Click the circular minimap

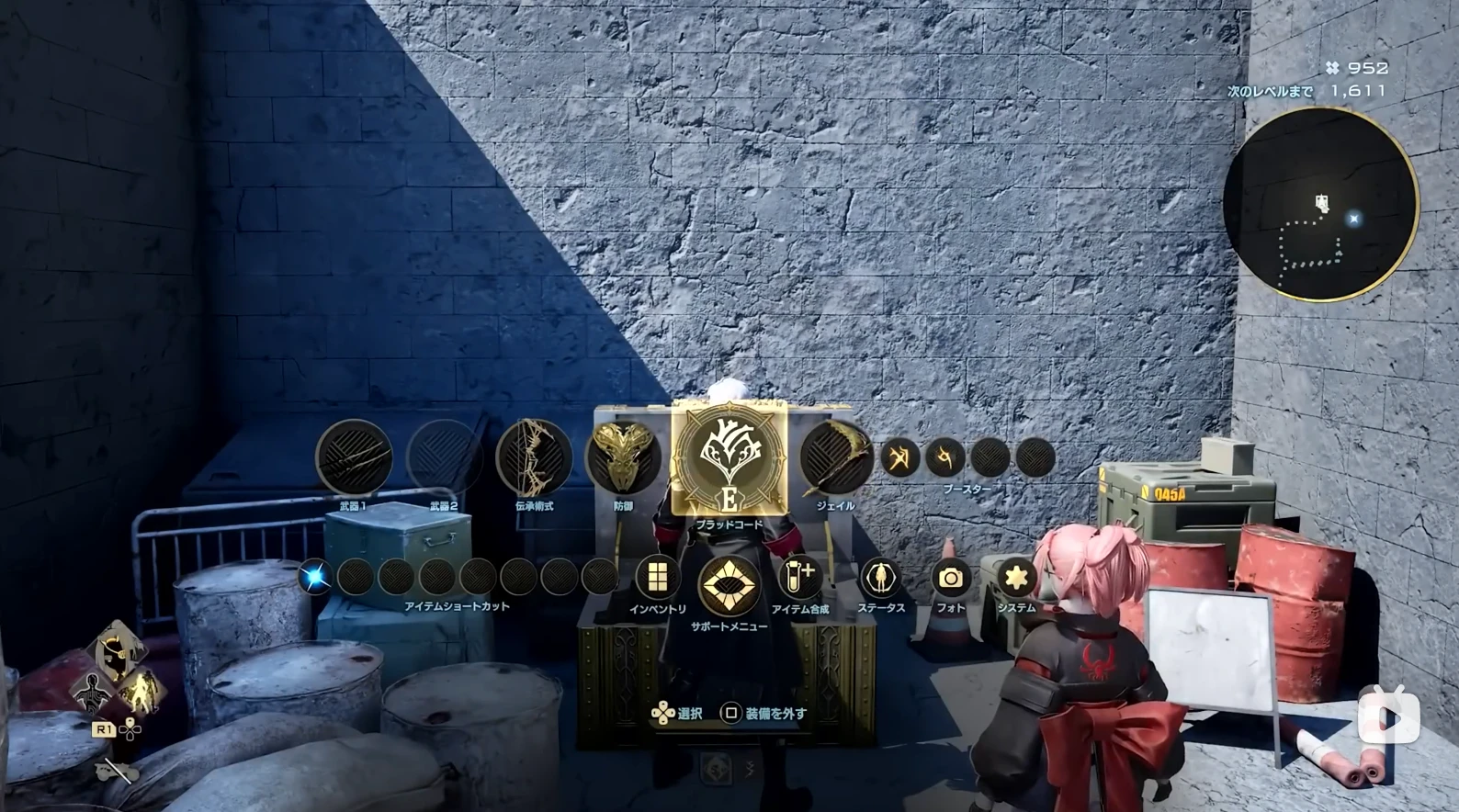tap(1320, 205)
